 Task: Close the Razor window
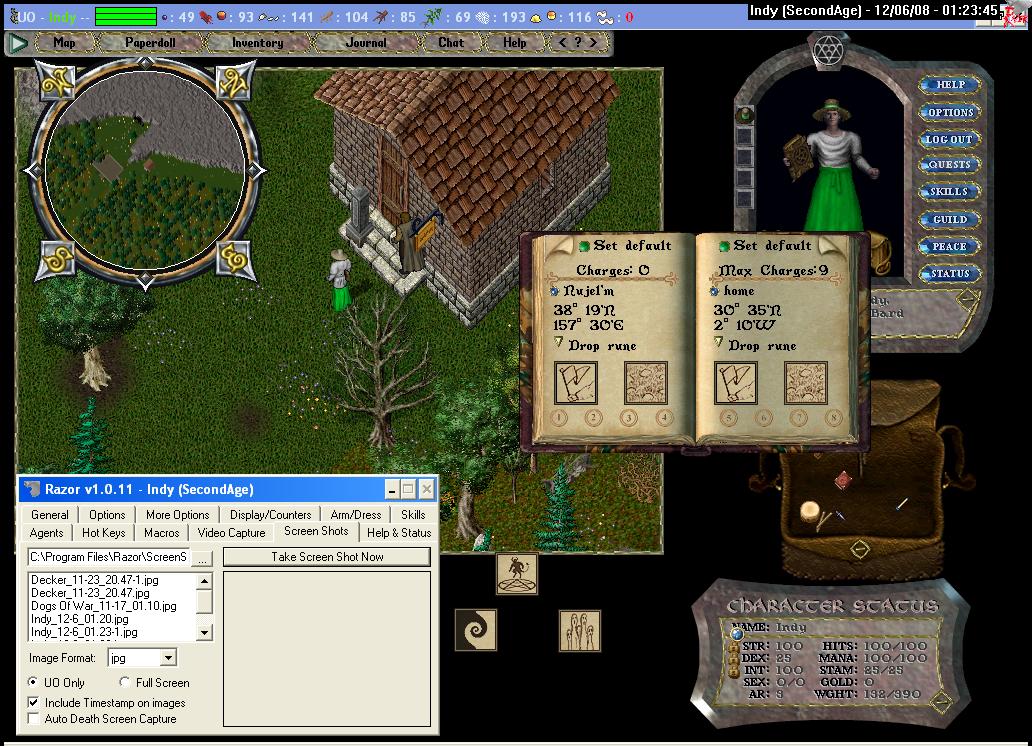point(427,489)
